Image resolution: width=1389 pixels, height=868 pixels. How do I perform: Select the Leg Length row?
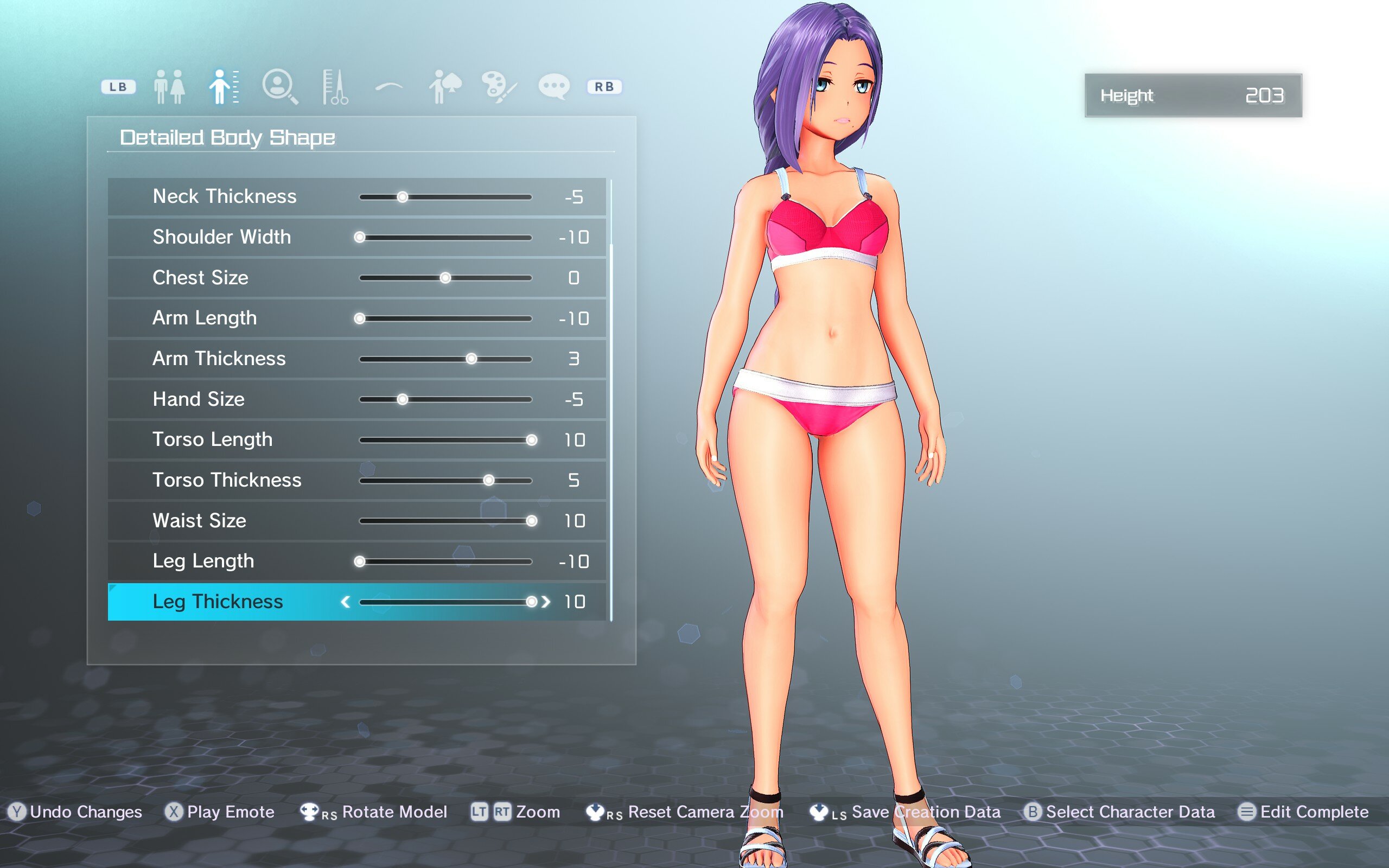[x=356, y=561]
